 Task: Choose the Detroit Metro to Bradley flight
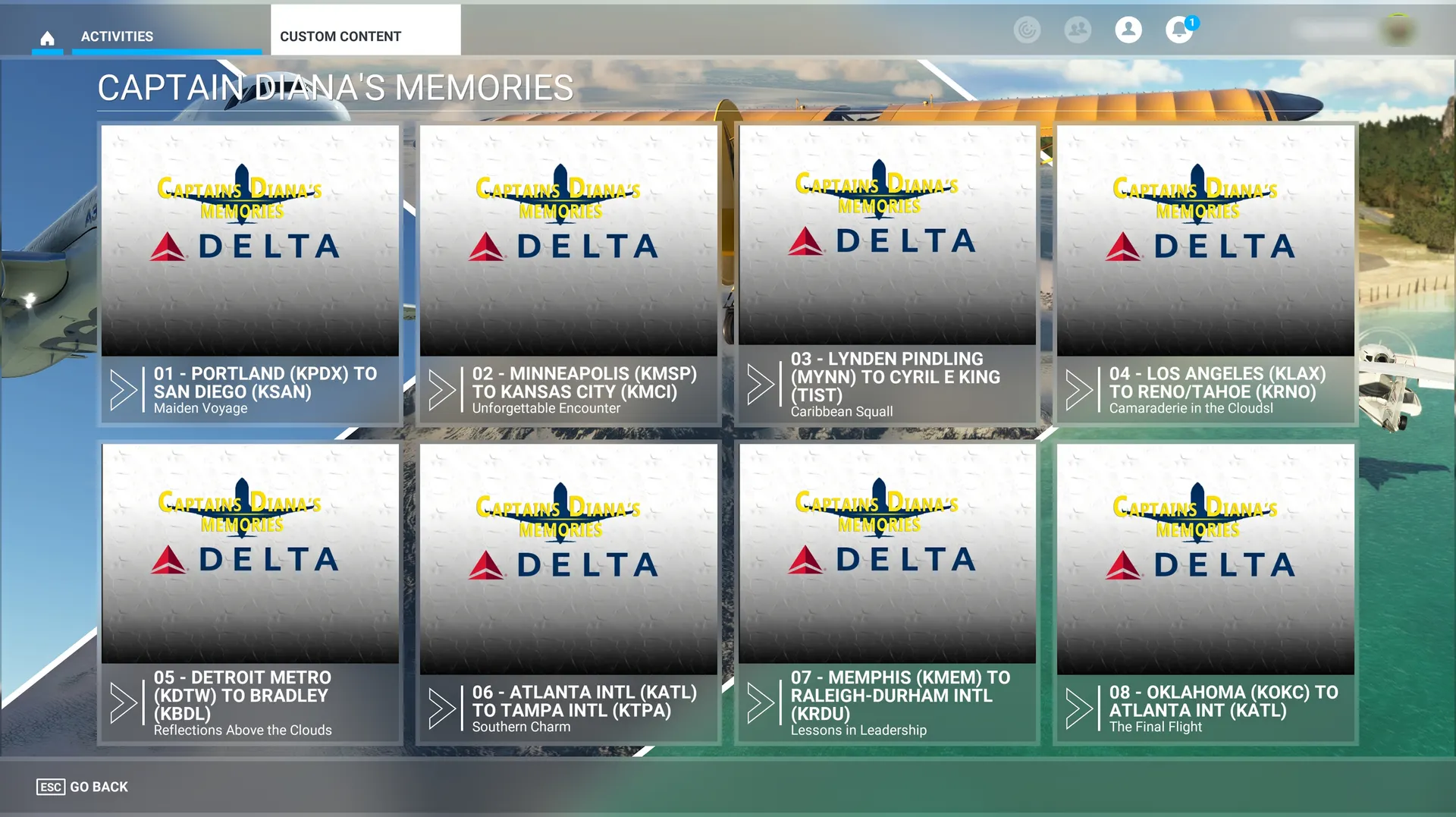[250, 592]
